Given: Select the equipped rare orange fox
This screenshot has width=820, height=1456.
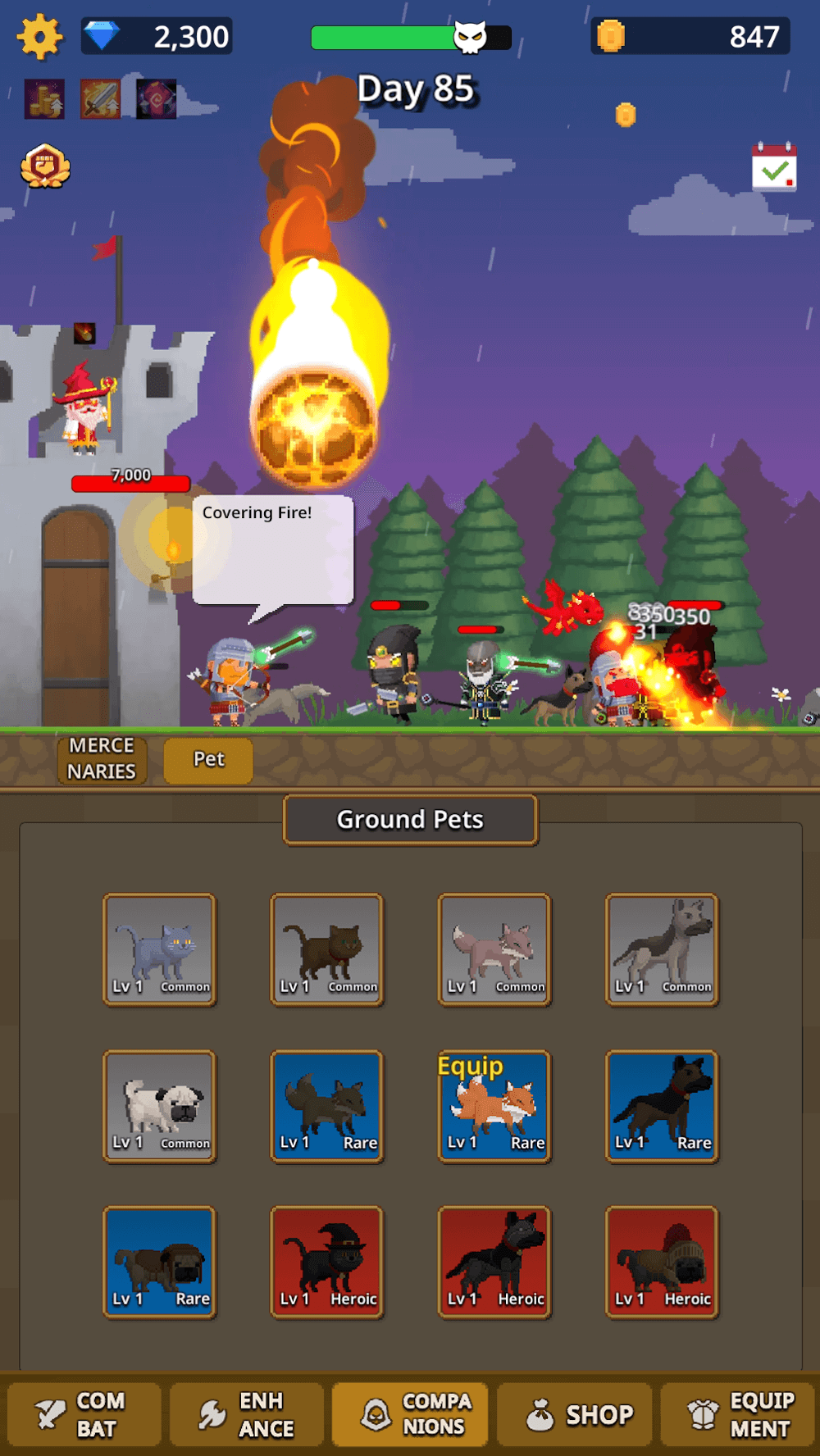Looking at the screenshot, I should pyautogui.click(x=494, y=1105).
